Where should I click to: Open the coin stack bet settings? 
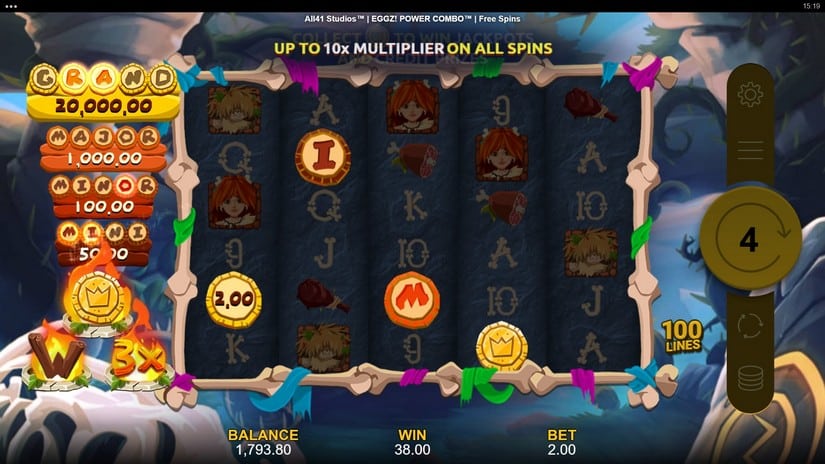click(x=749, y=379)
